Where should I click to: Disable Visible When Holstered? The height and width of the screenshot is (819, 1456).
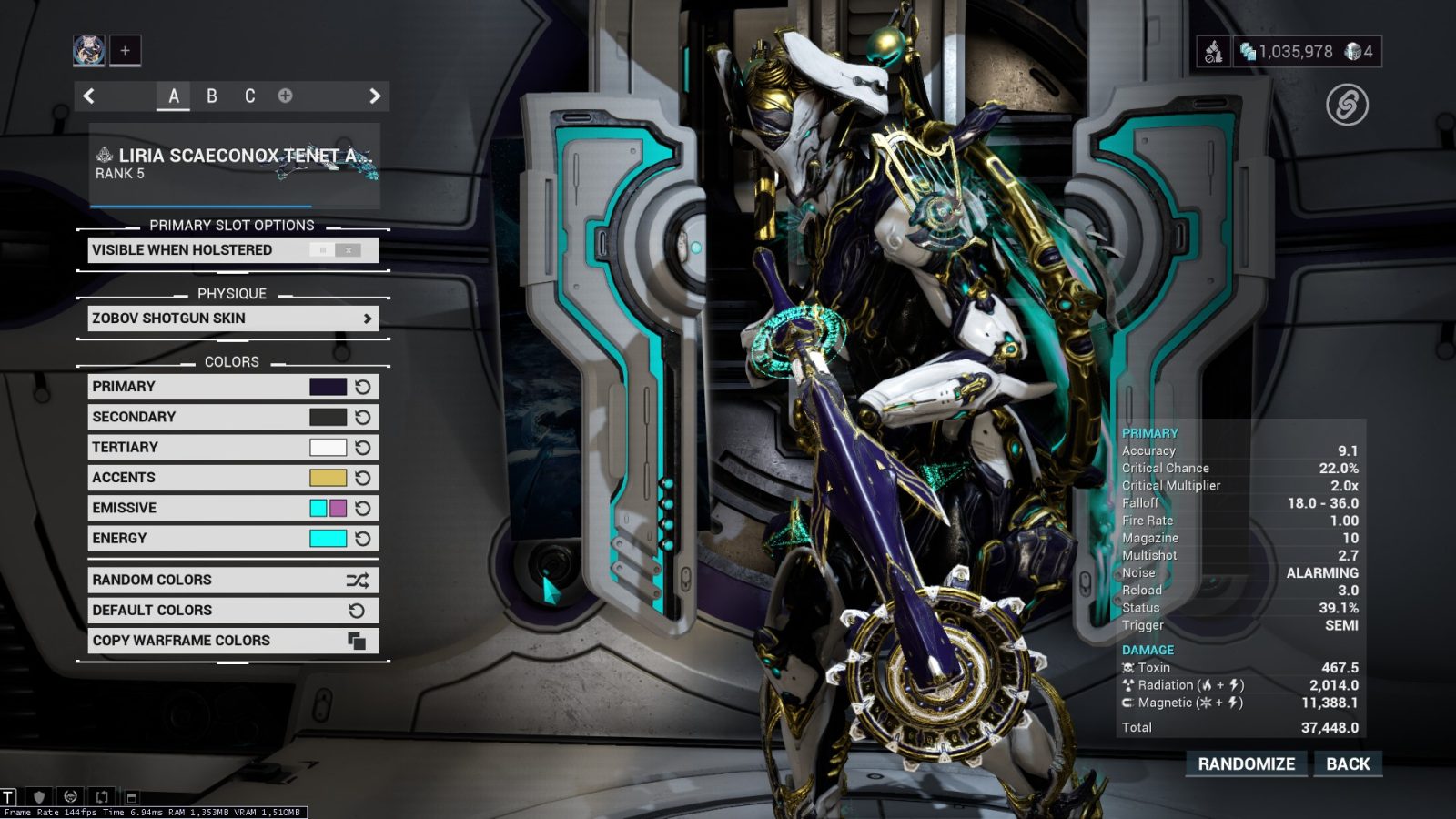click(x=349, y=250)
